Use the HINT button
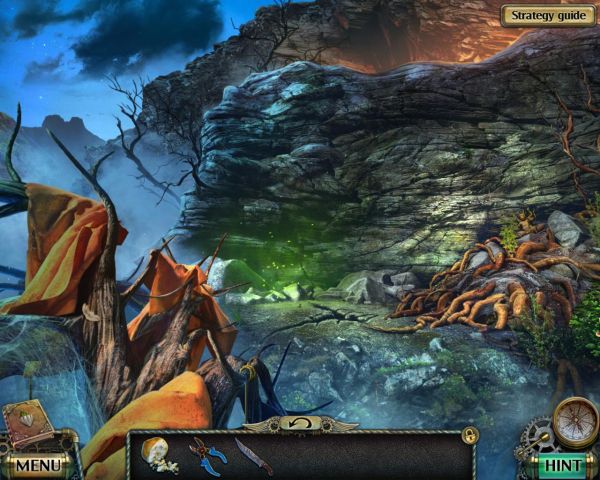Image resolution: width=600 pixels, height=480 pixels. (x=562, y=465)
